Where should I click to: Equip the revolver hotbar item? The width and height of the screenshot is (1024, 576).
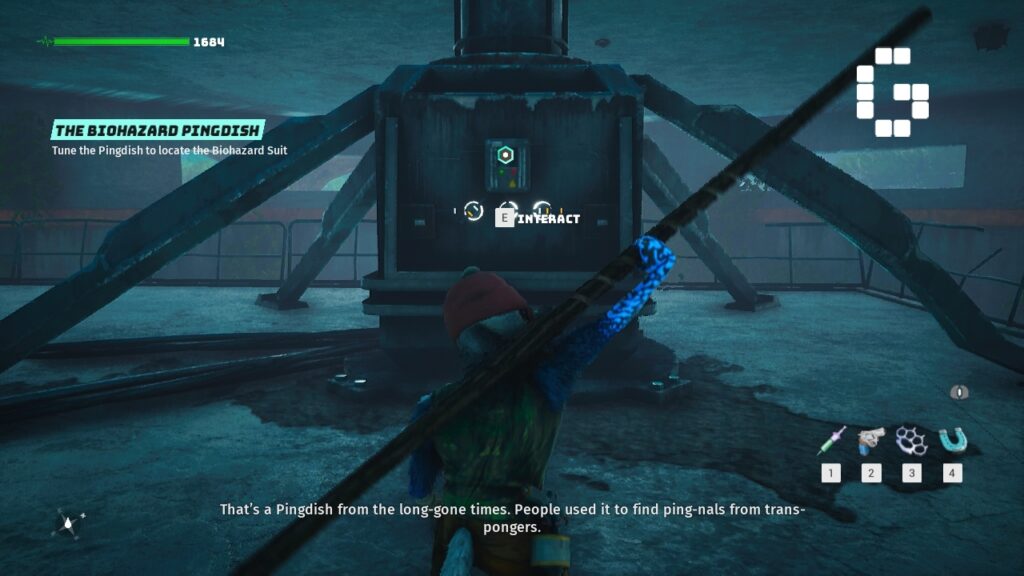[872, 439]
